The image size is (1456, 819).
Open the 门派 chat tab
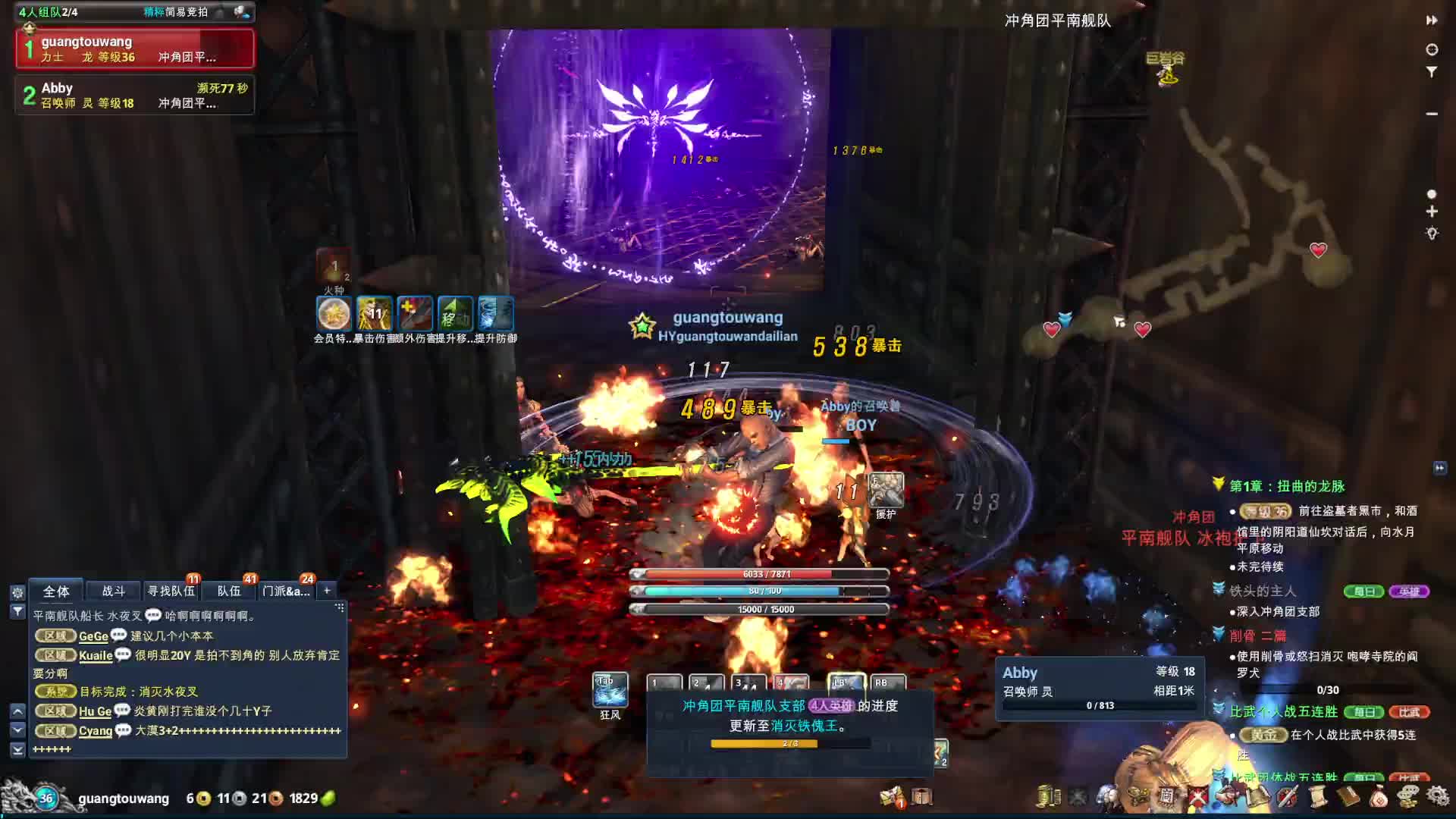[x=286, y=591]
